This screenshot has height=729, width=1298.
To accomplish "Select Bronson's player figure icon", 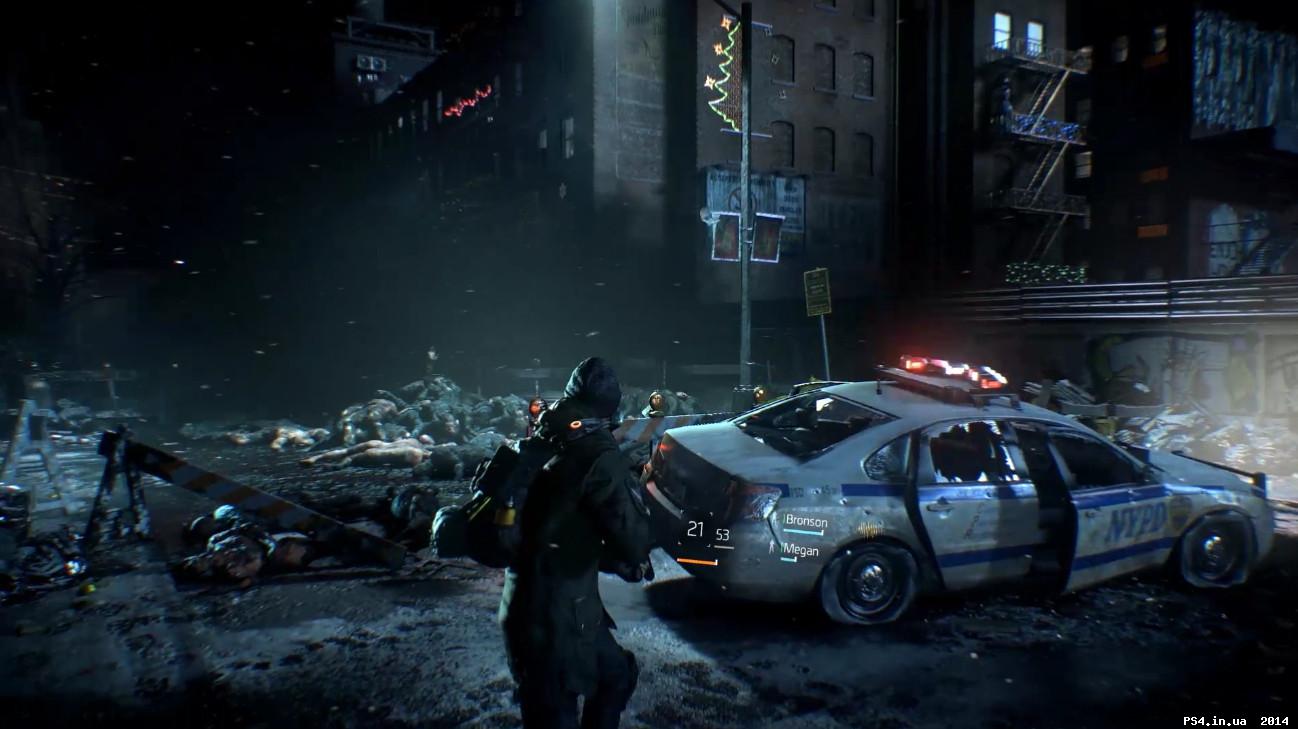I will pos(775,518).
